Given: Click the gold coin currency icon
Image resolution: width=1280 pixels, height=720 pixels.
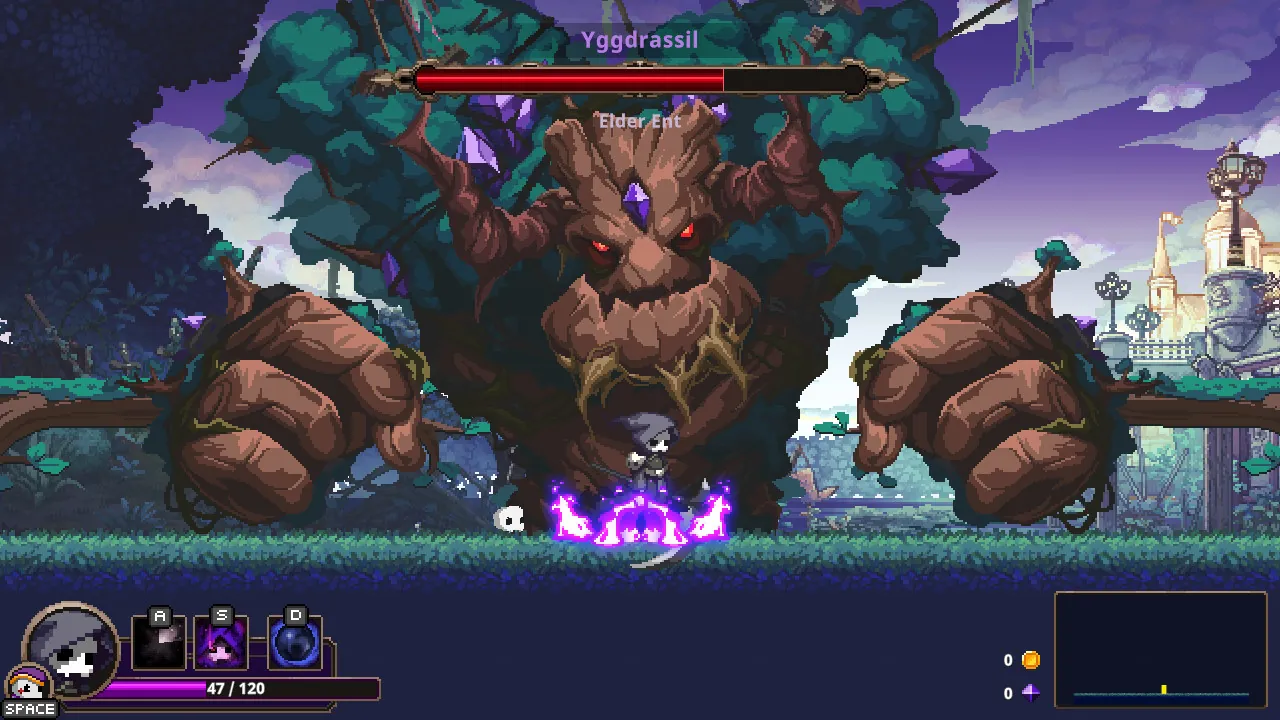Looking at the screenshot, I should (1029, 659).
